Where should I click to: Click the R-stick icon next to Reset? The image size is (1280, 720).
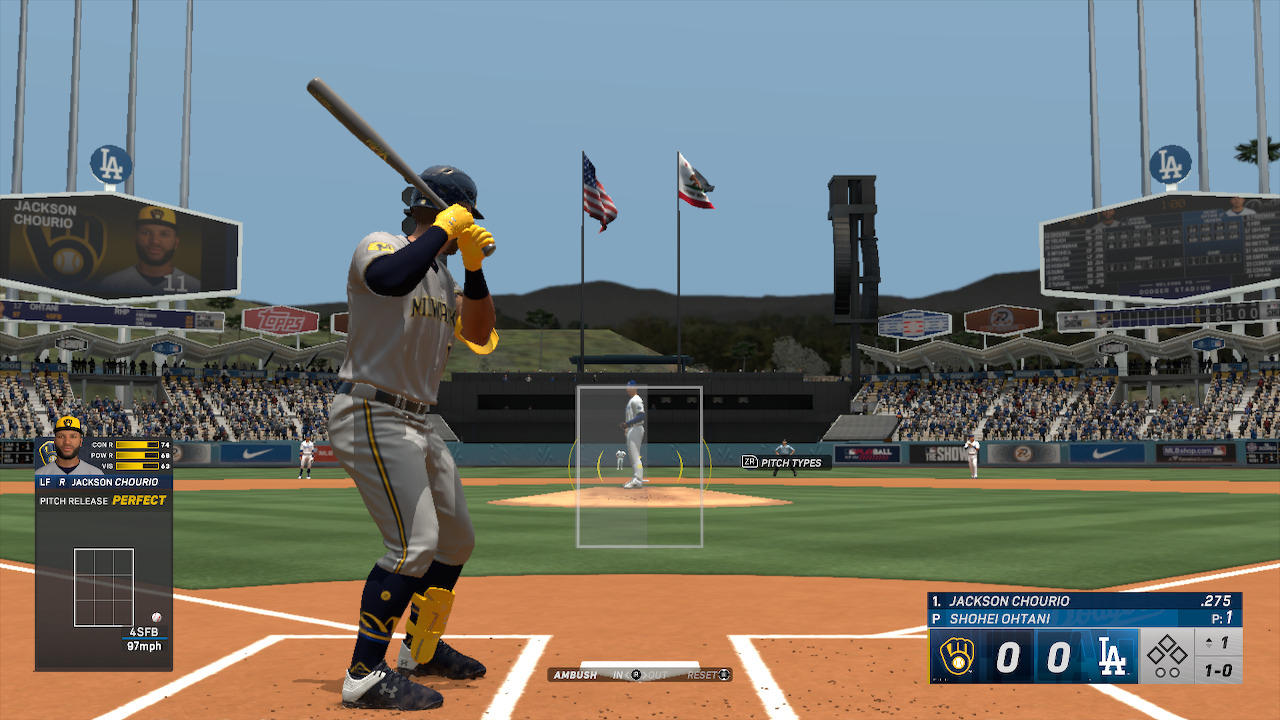click(724, 675)
